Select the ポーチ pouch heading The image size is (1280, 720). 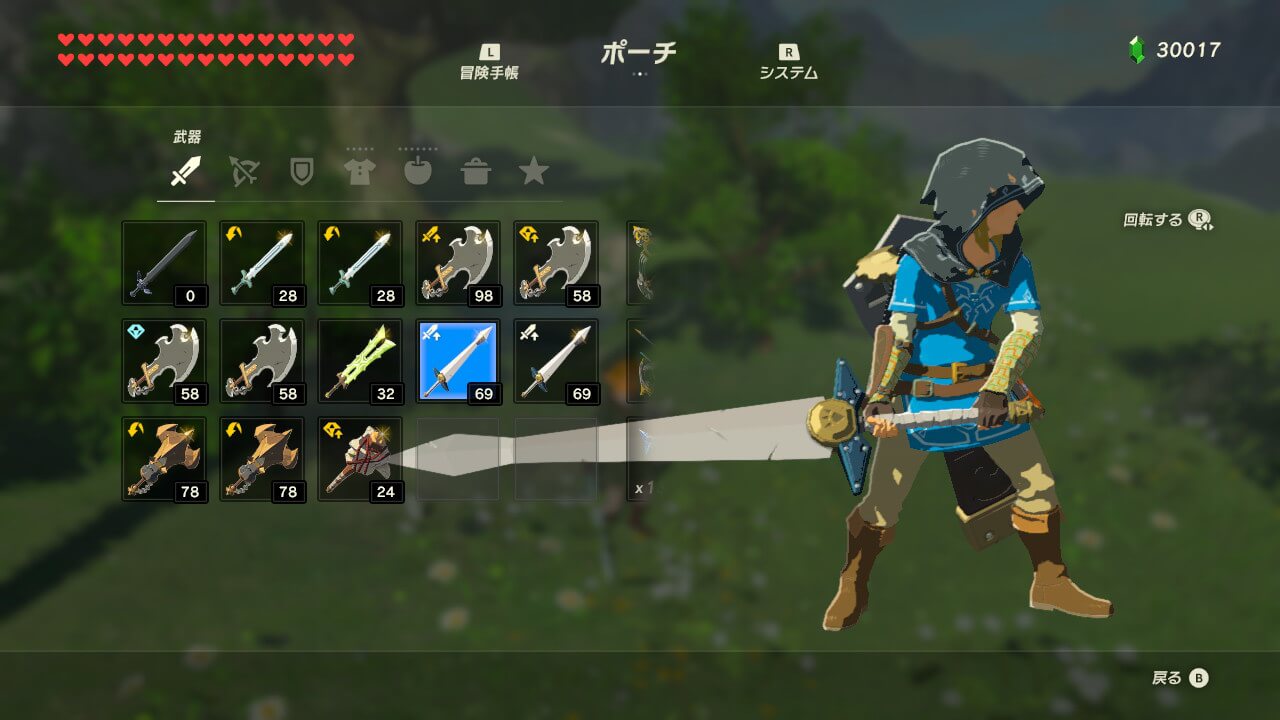(638, 54)
